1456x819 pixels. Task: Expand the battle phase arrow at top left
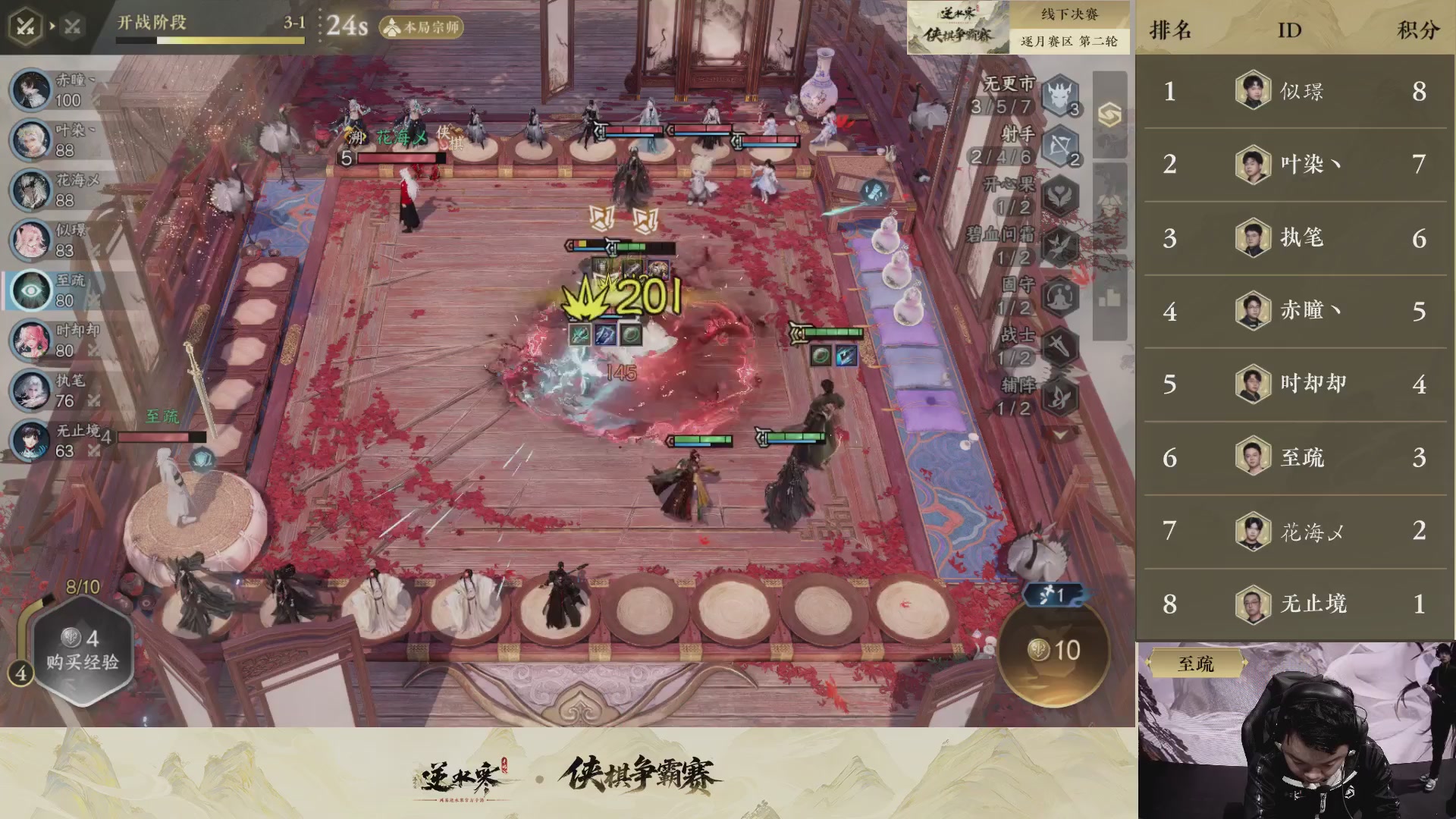[52, 24]
